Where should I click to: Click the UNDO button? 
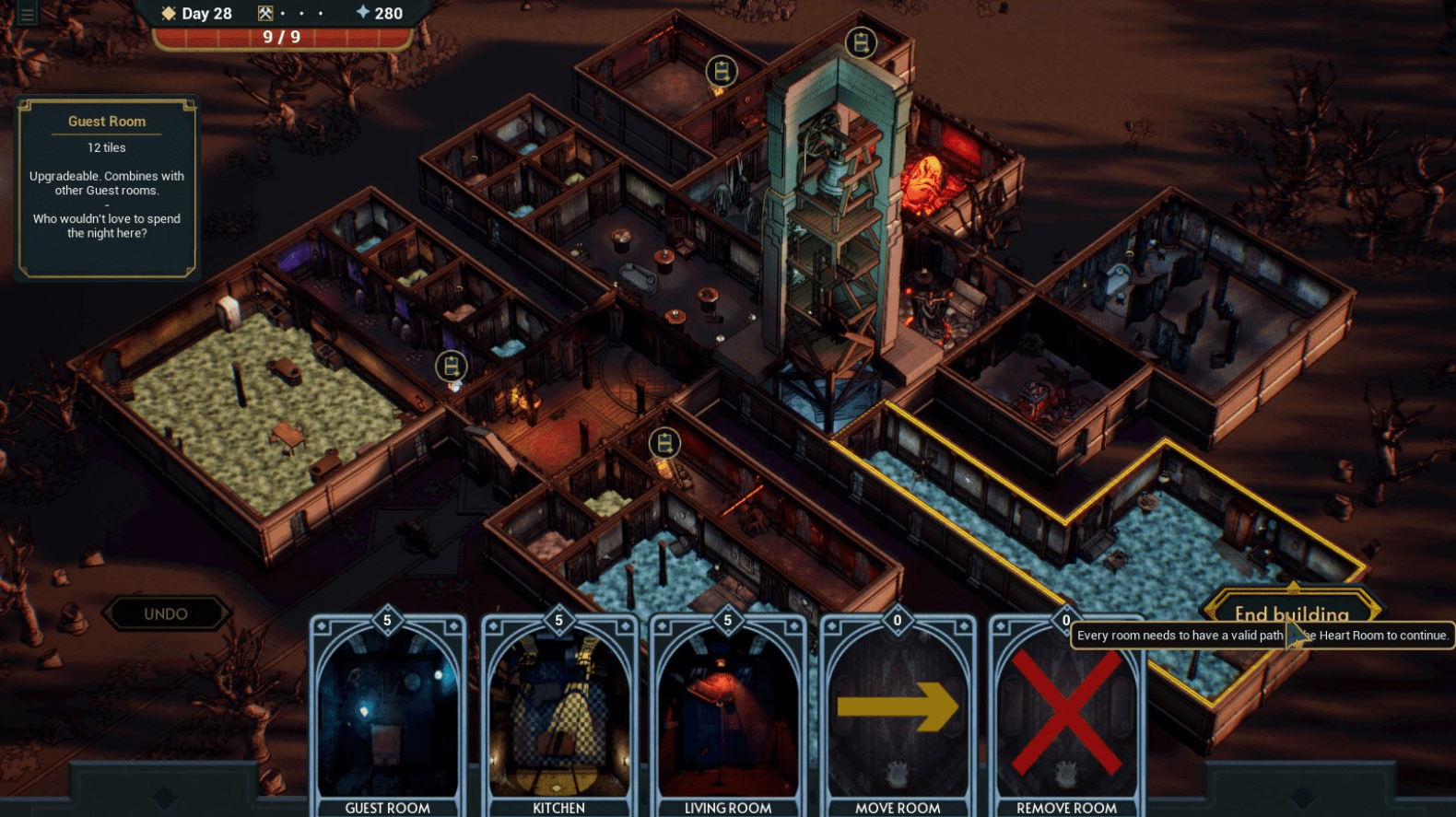click(x=167, y=613)
